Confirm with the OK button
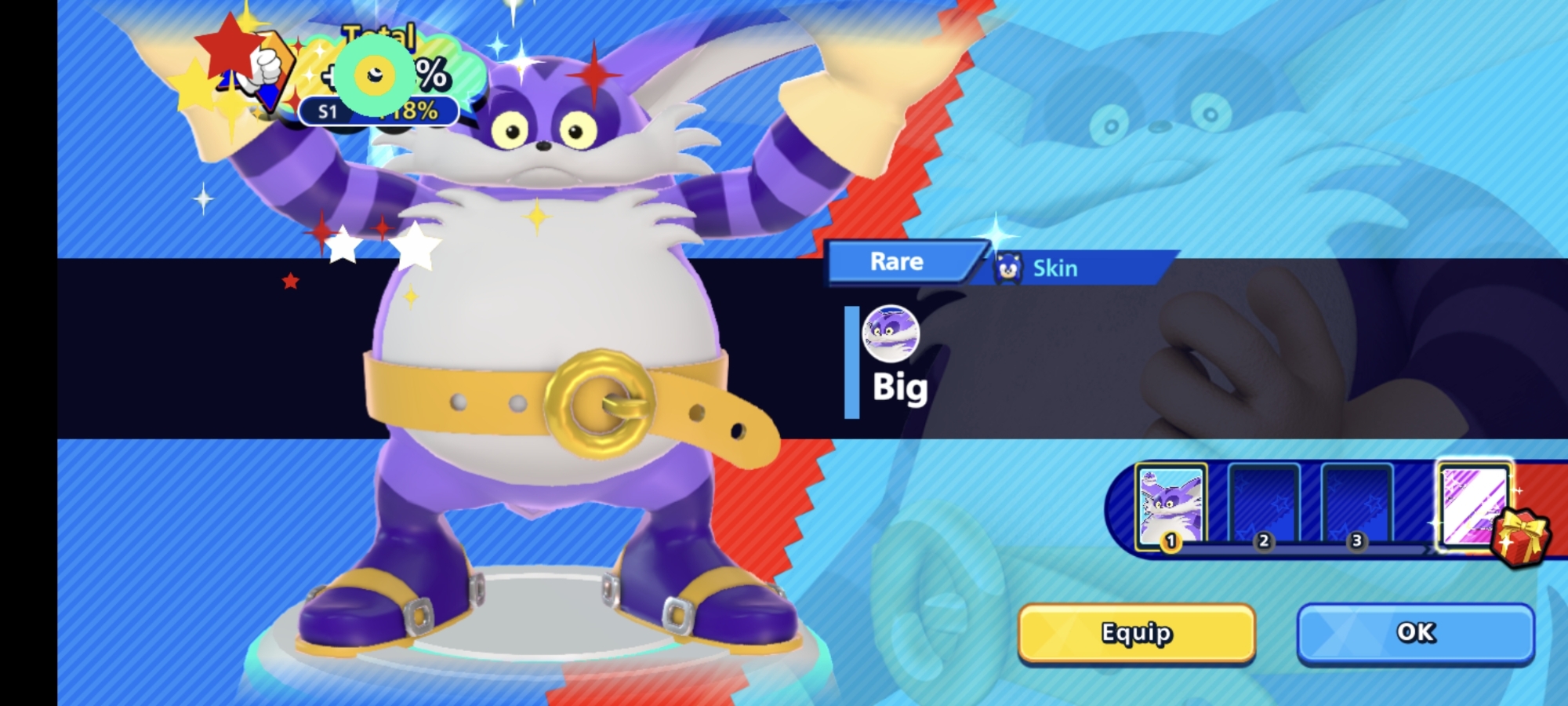 point(1415,633)
